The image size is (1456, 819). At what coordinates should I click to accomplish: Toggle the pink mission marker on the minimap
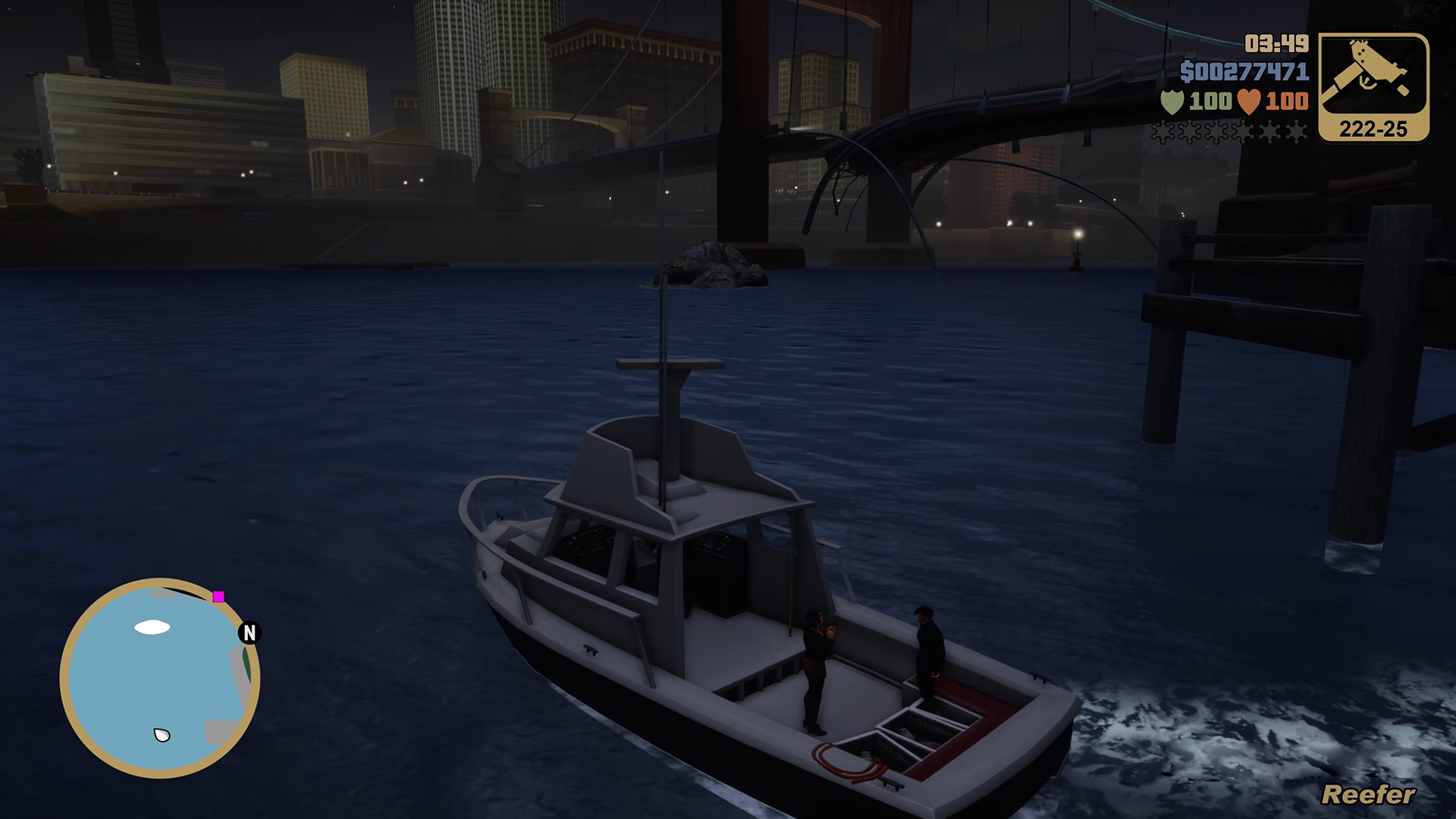pos(218,598)
